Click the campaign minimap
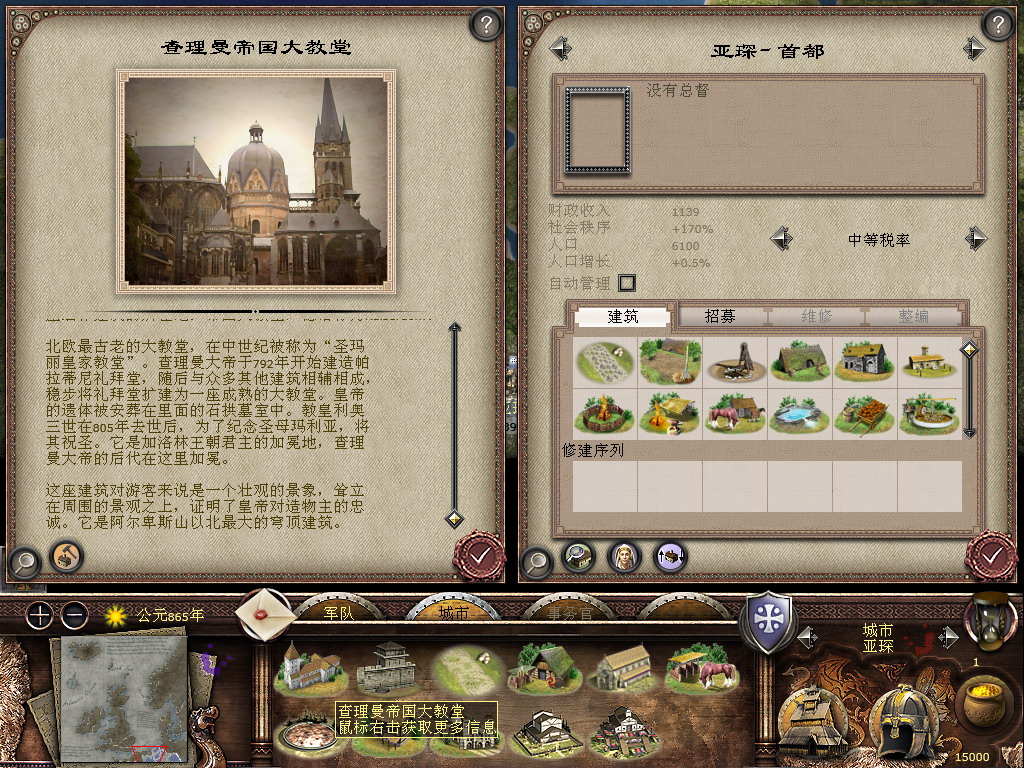Viewport: 1024px width, 768px height. pyautogui.click(x=124, y=695)
